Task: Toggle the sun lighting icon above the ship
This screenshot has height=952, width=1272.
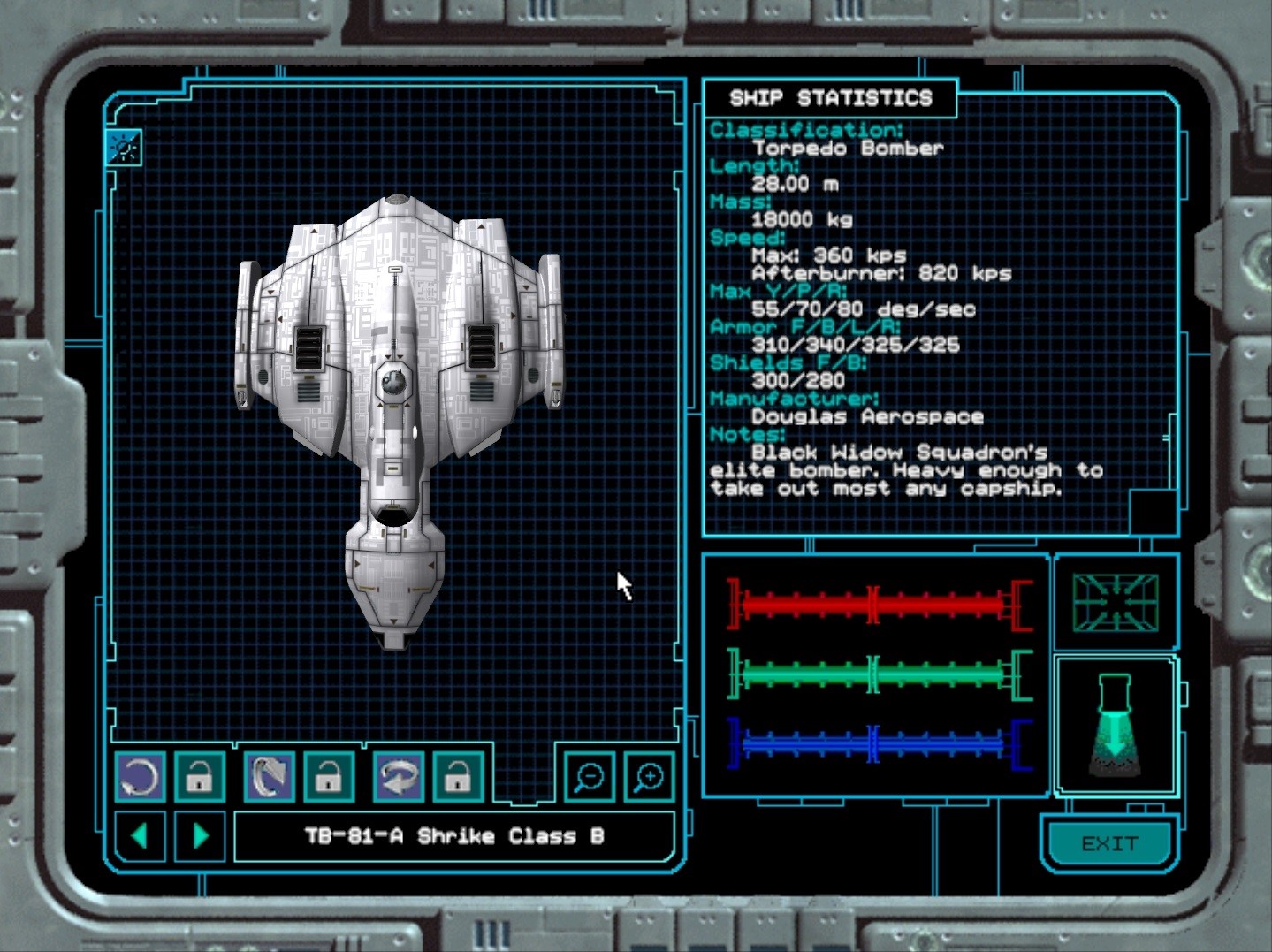Action: click(124, 148)
